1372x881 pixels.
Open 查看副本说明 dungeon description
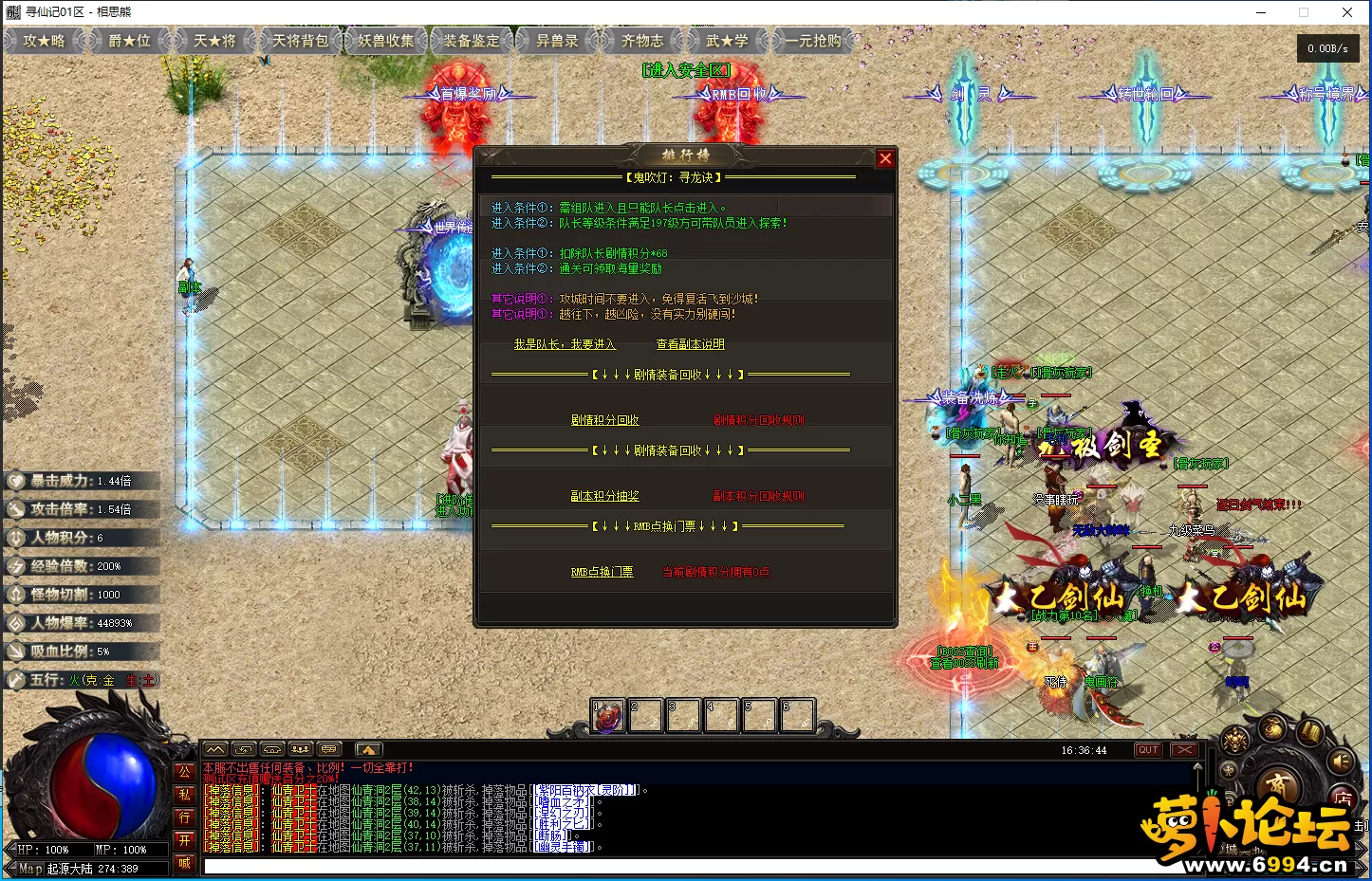690,344
